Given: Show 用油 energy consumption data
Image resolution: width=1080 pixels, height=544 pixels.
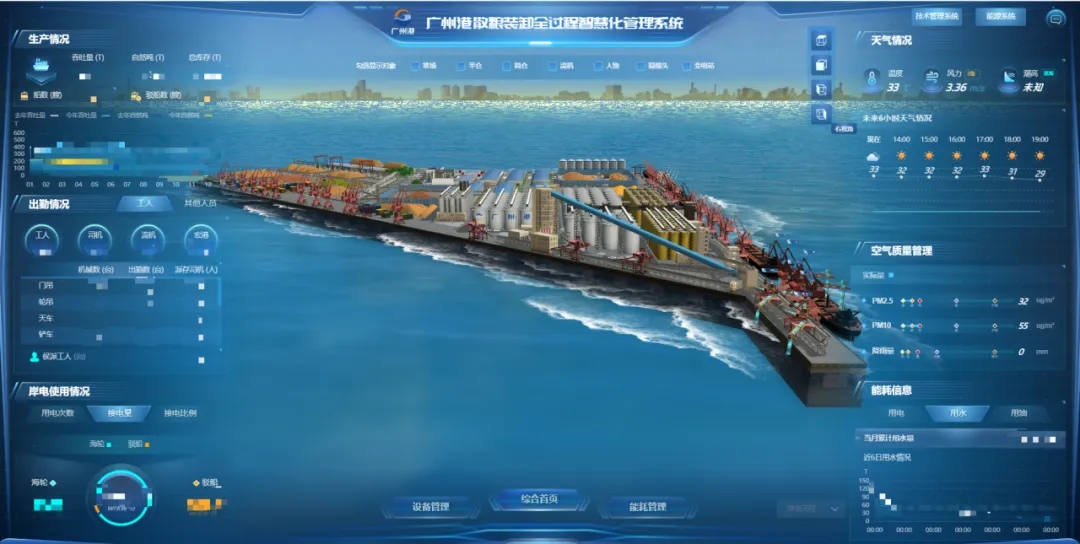Looking at the screenshot, I should point(1017,412).
